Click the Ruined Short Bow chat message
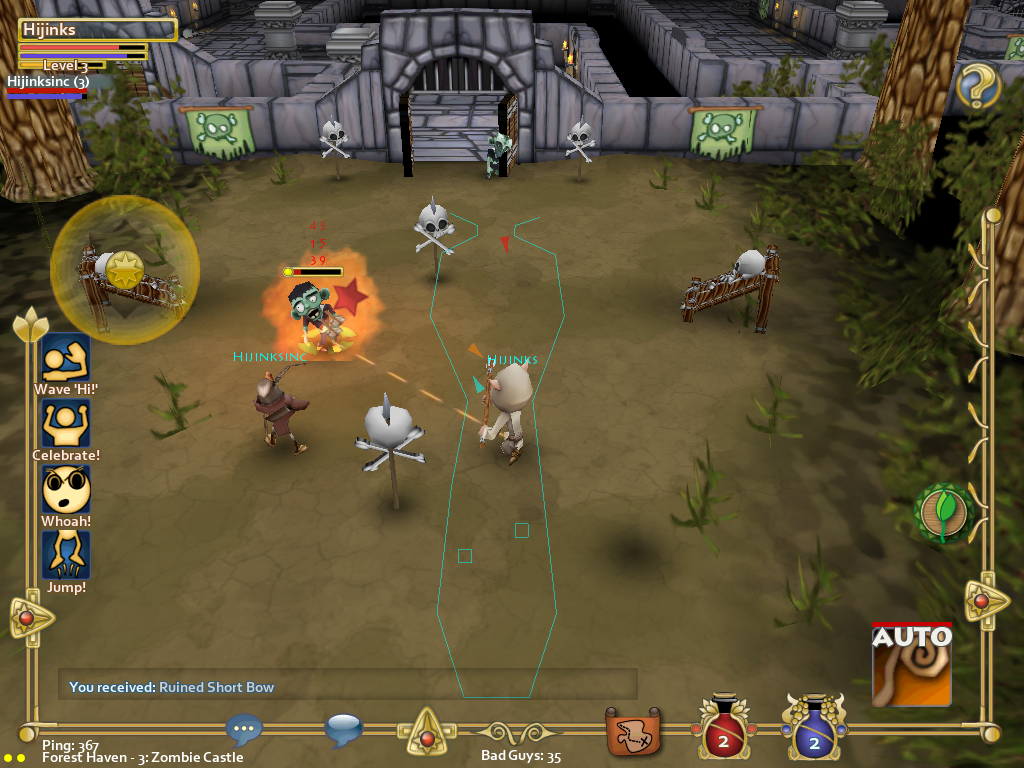 coord(216,687)
